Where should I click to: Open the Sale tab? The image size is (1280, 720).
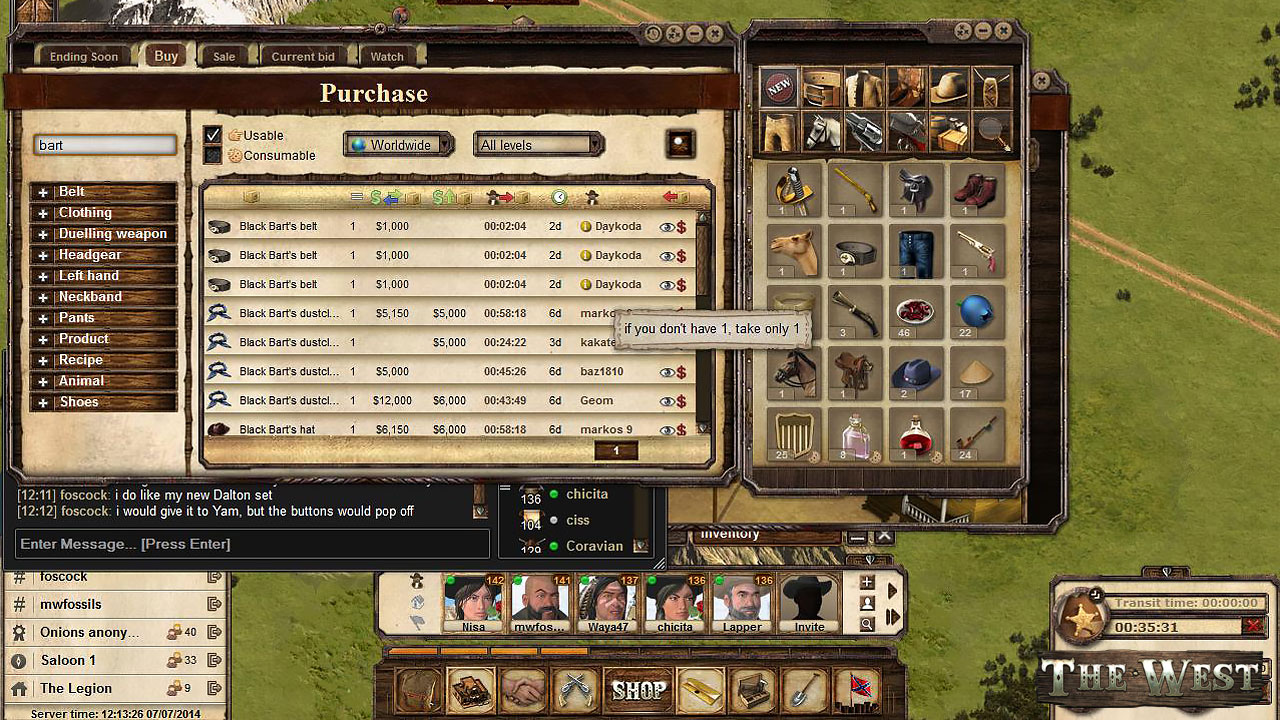pos(224,57)
